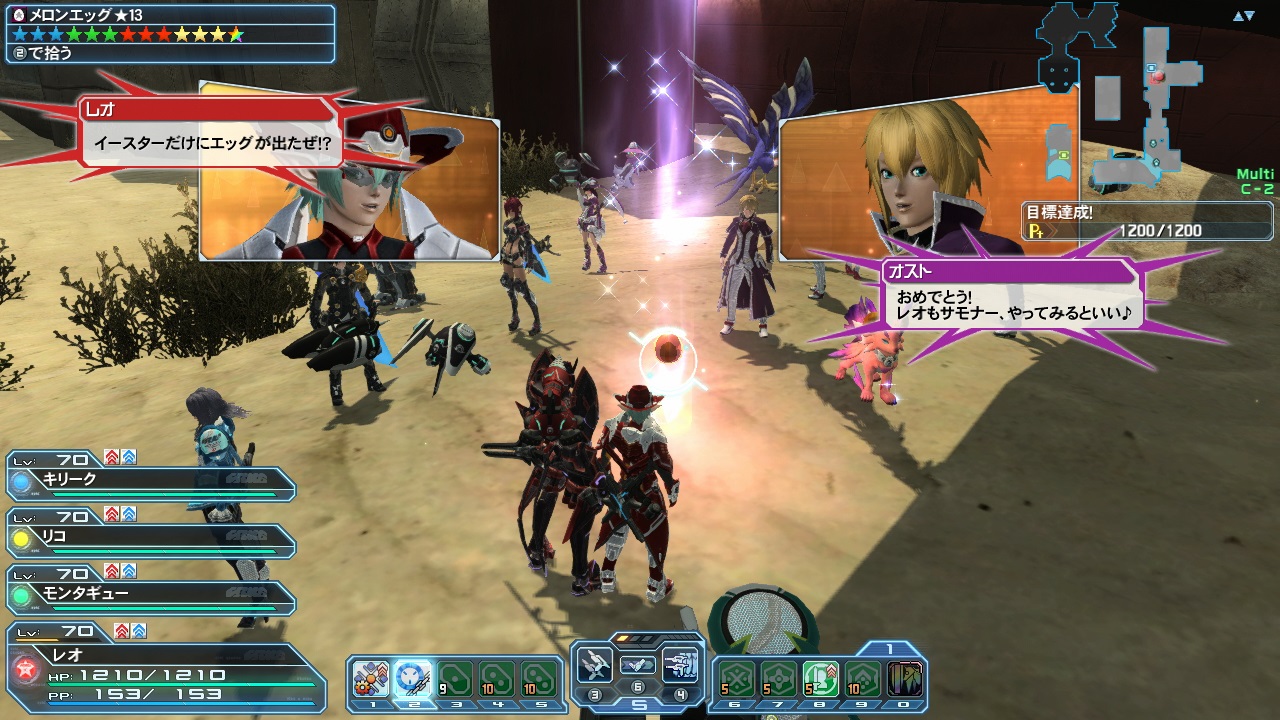Image resolution: width=1280 pixels, height=720 pixels.
Task: Activate the dark striped skill in slot 0
Action: point(905,679)
